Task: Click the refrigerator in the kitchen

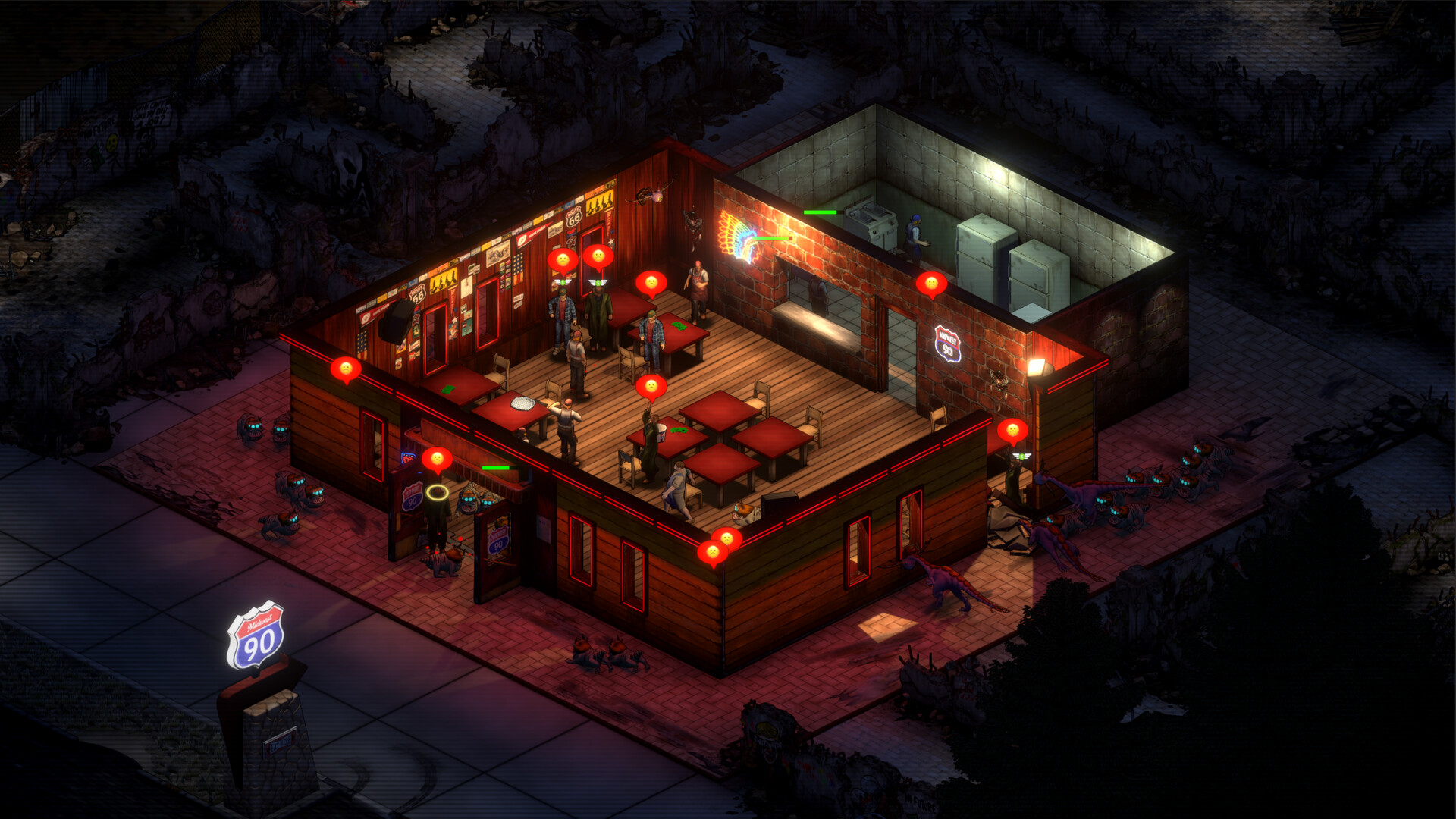Action: 982,250
